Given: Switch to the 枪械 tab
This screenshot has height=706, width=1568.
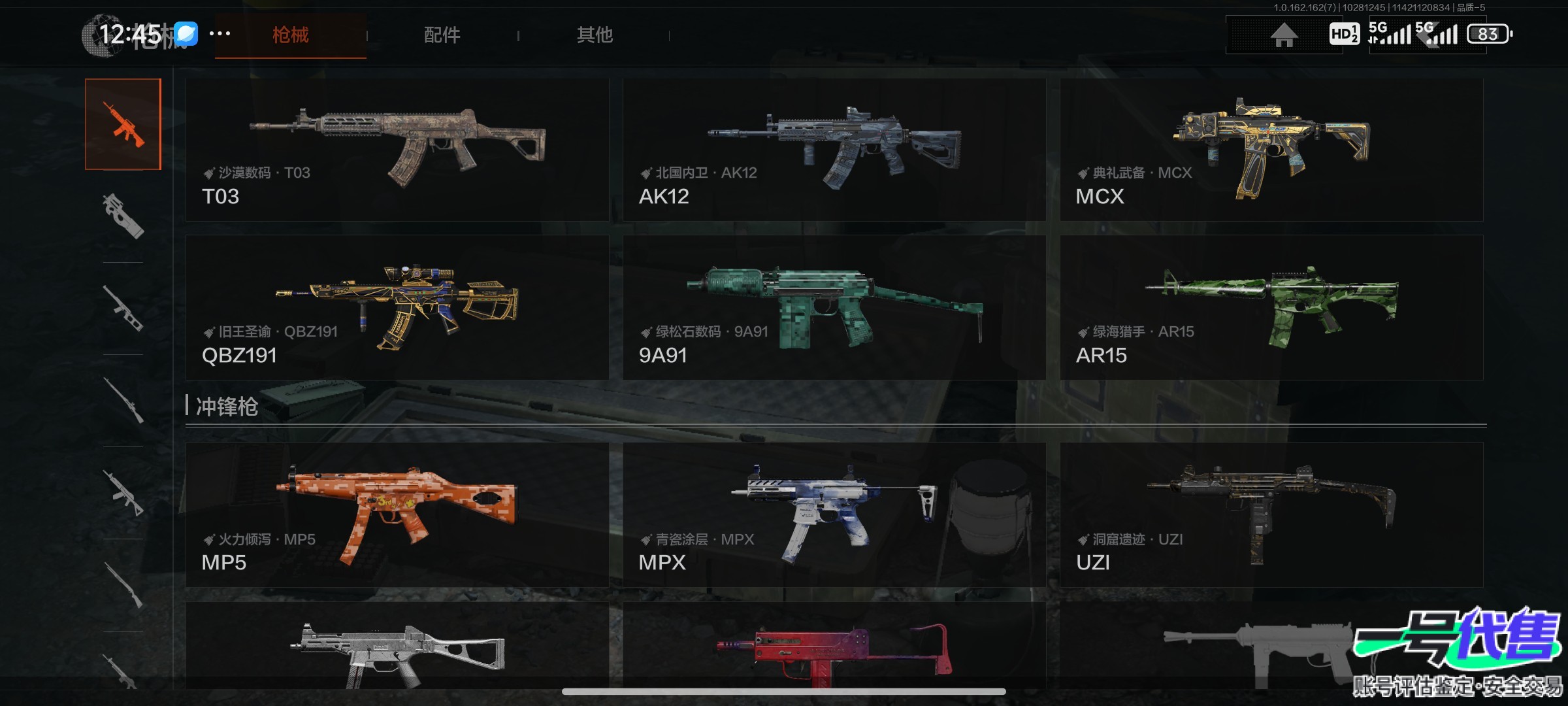Looking at the screenshot, I should pyautogui.click(x=290, y=35).
